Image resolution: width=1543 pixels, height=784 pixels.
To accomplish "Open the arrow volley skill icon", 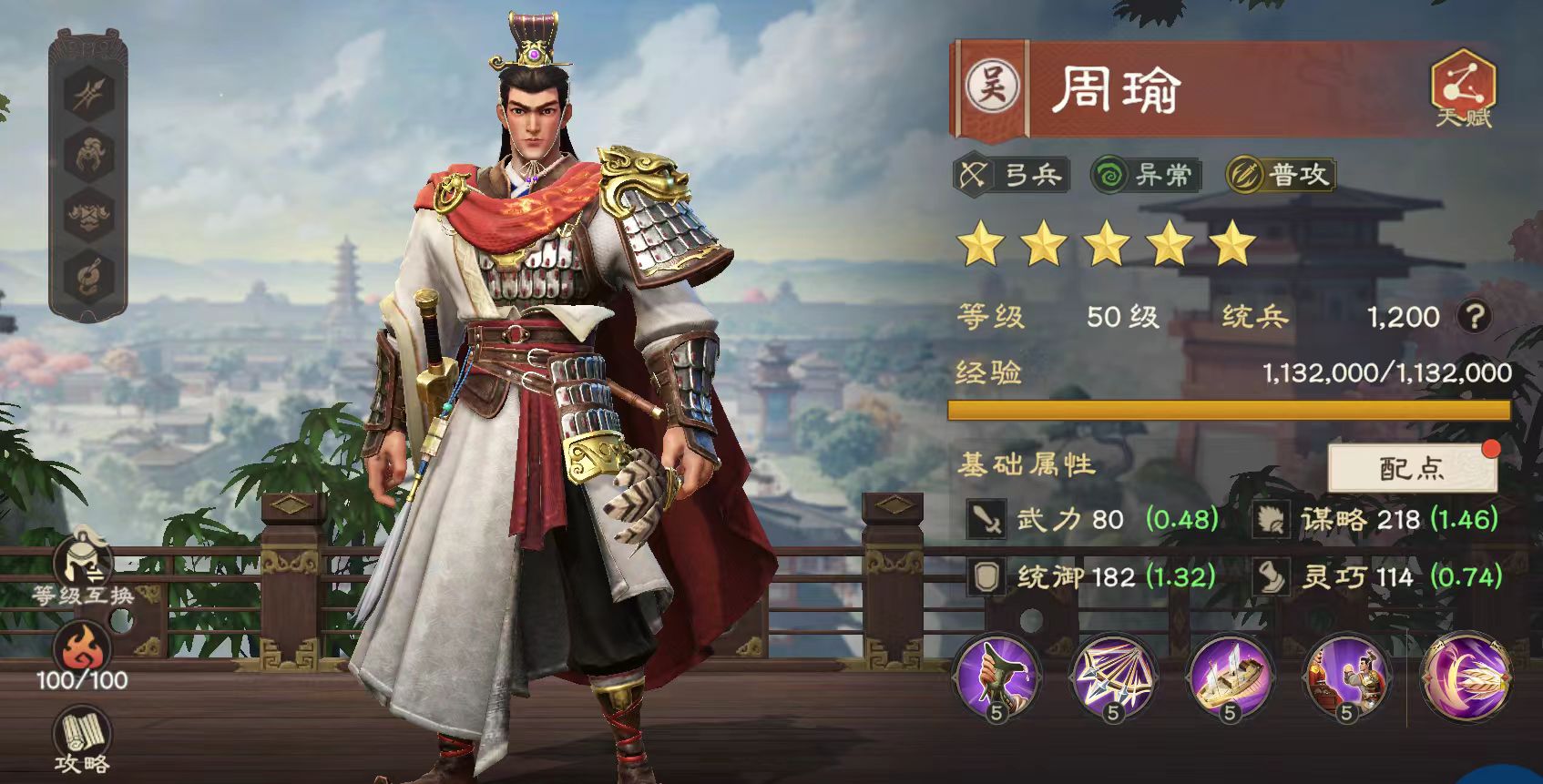I will [x=1113, y=678].
